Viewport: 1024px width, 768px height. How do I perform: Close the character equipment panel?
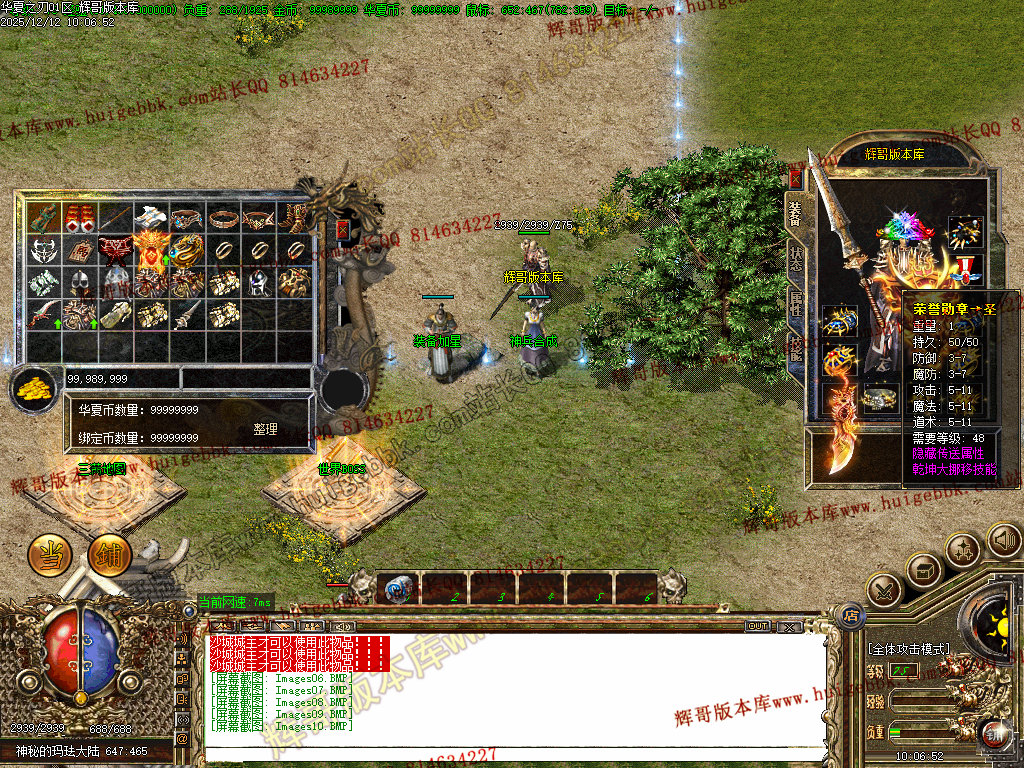796,179
